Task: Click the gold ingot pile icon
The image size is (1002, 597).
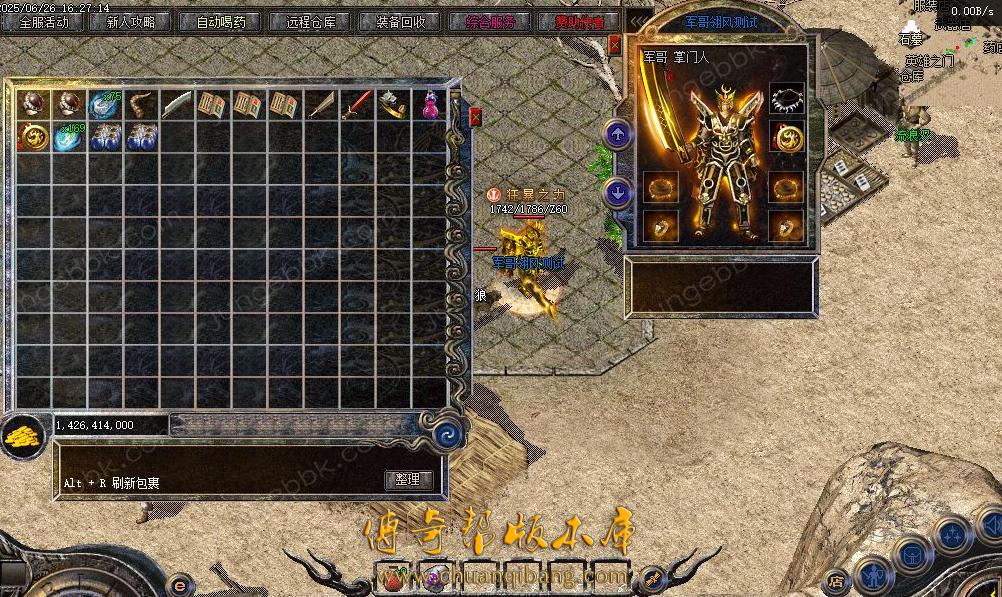Action: point(20,437)
